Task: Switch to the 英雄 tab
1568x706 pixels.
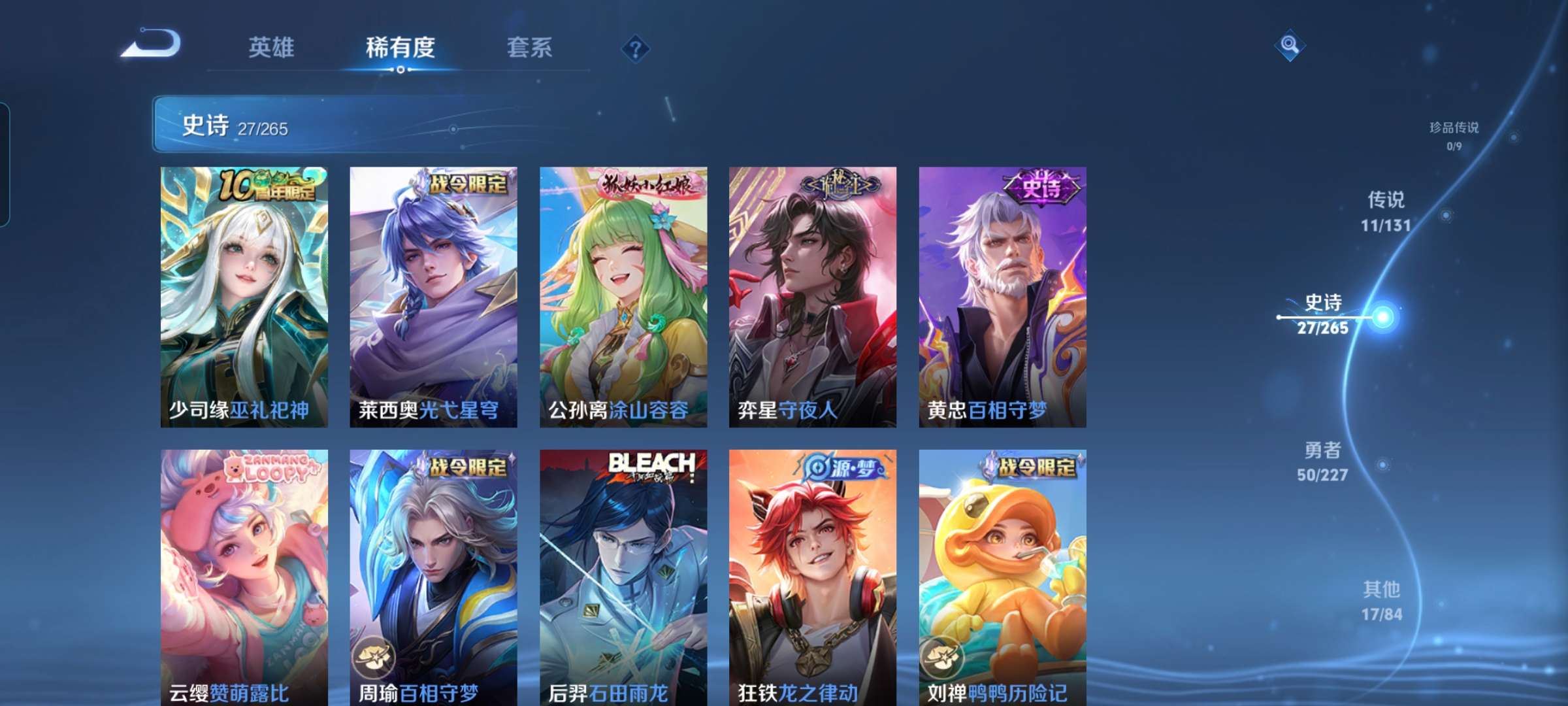Action: pos(271,48)
